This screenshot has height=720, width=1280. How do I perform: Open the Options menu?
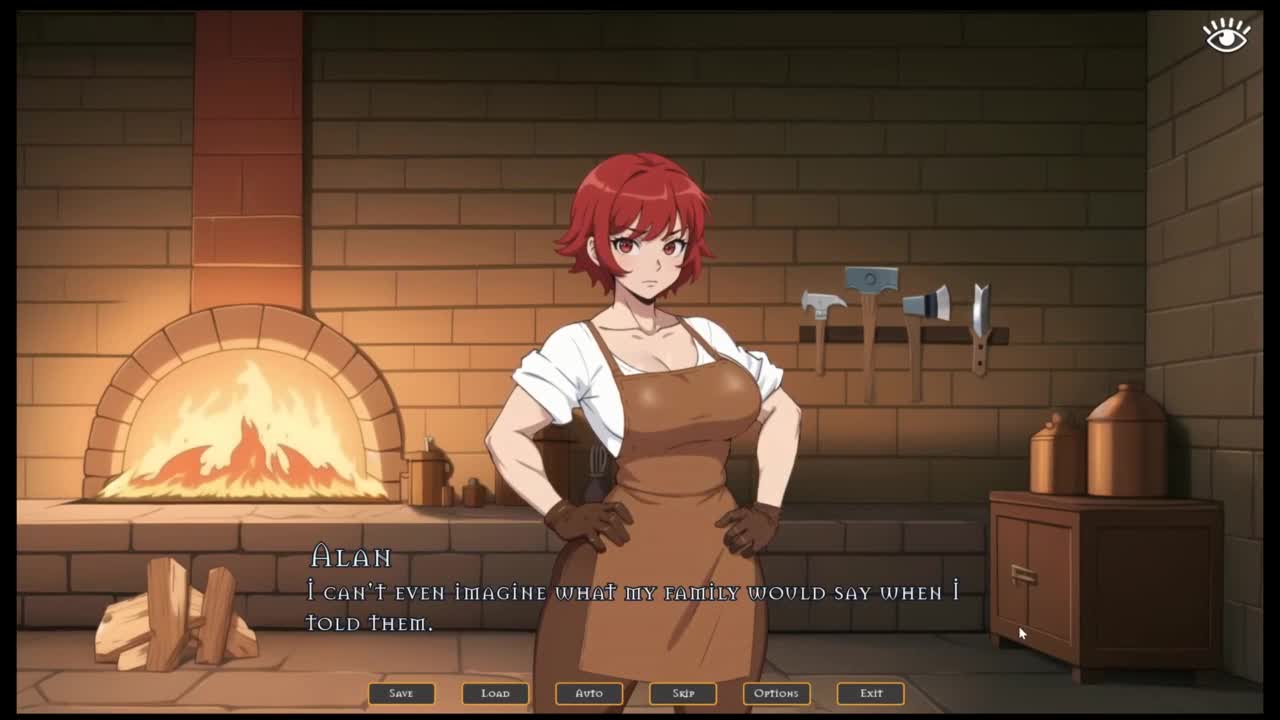776,693
